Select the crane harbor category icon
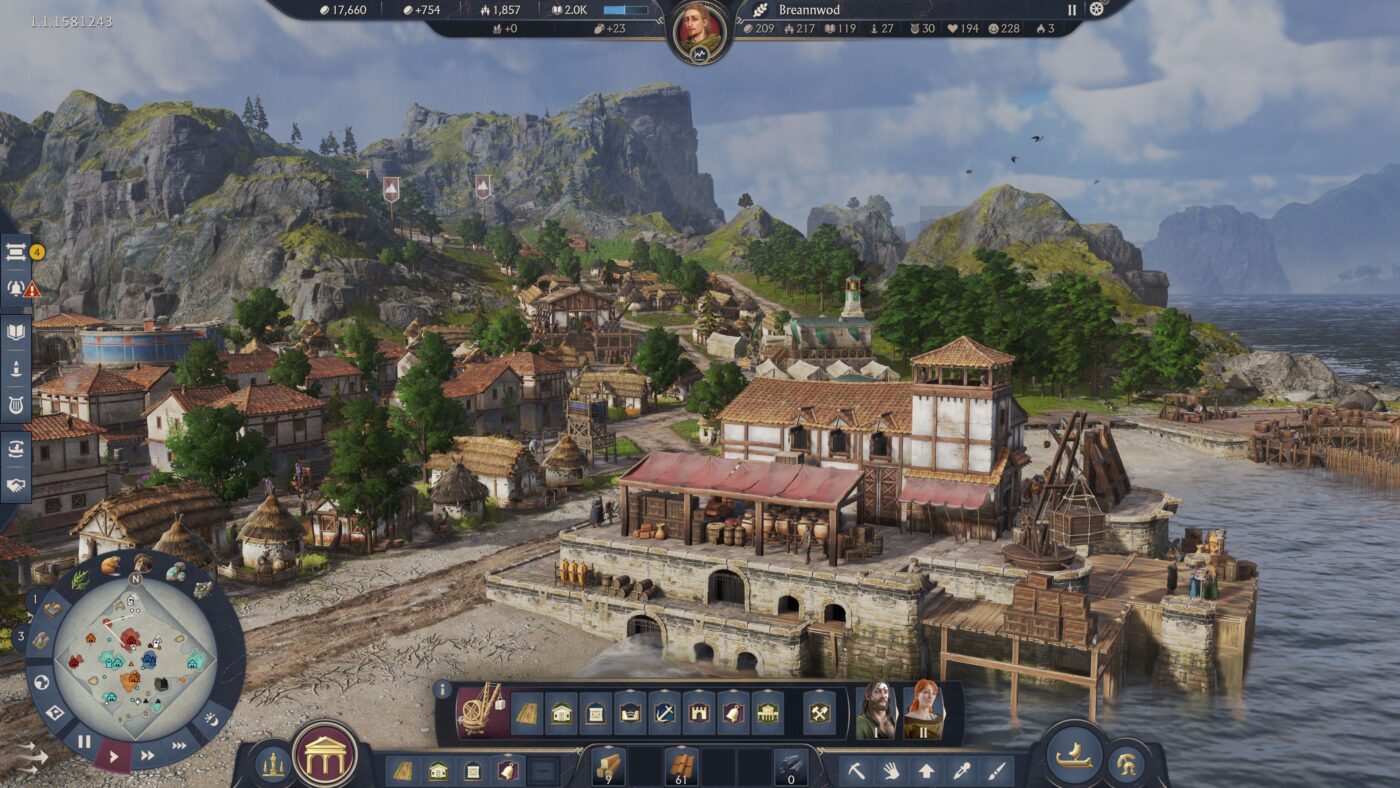 point(481,708)
